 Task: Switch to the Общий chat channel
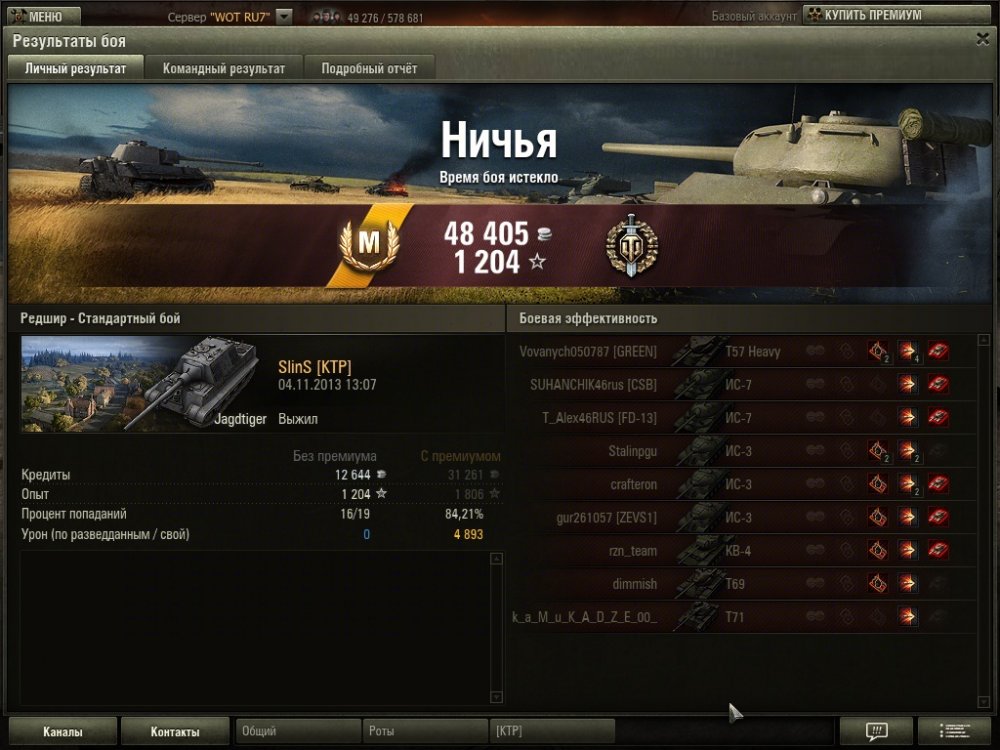coord(297,732)
